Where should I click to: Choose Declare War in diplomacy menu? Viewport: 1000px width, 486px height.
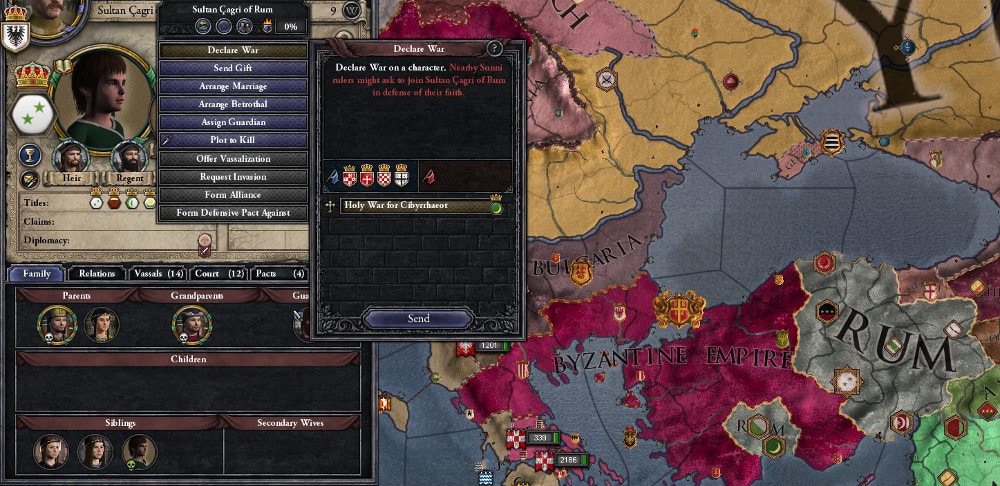click(x=233, y=50)
